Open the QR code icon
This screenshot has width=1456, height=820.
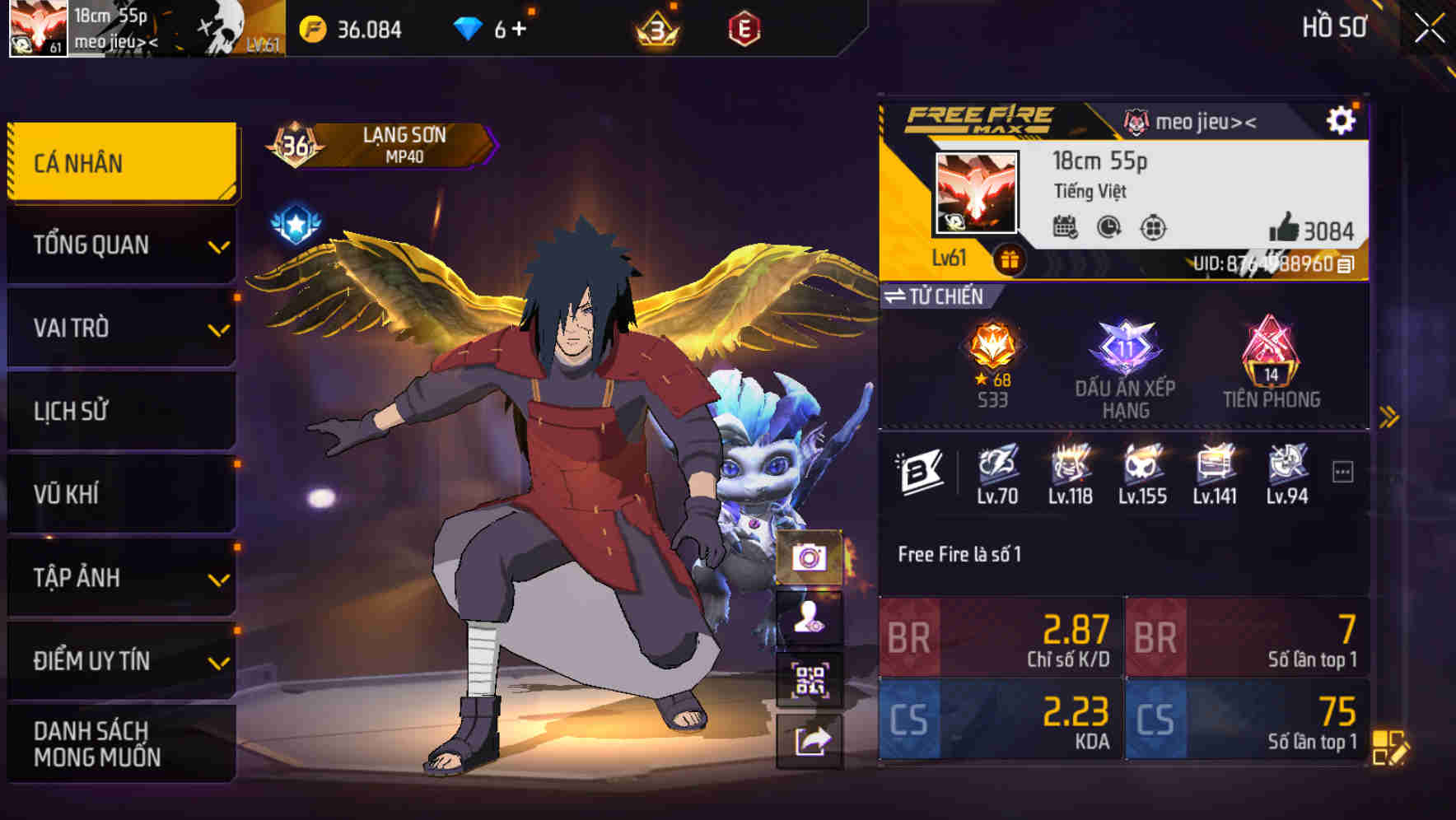point(810,681)
